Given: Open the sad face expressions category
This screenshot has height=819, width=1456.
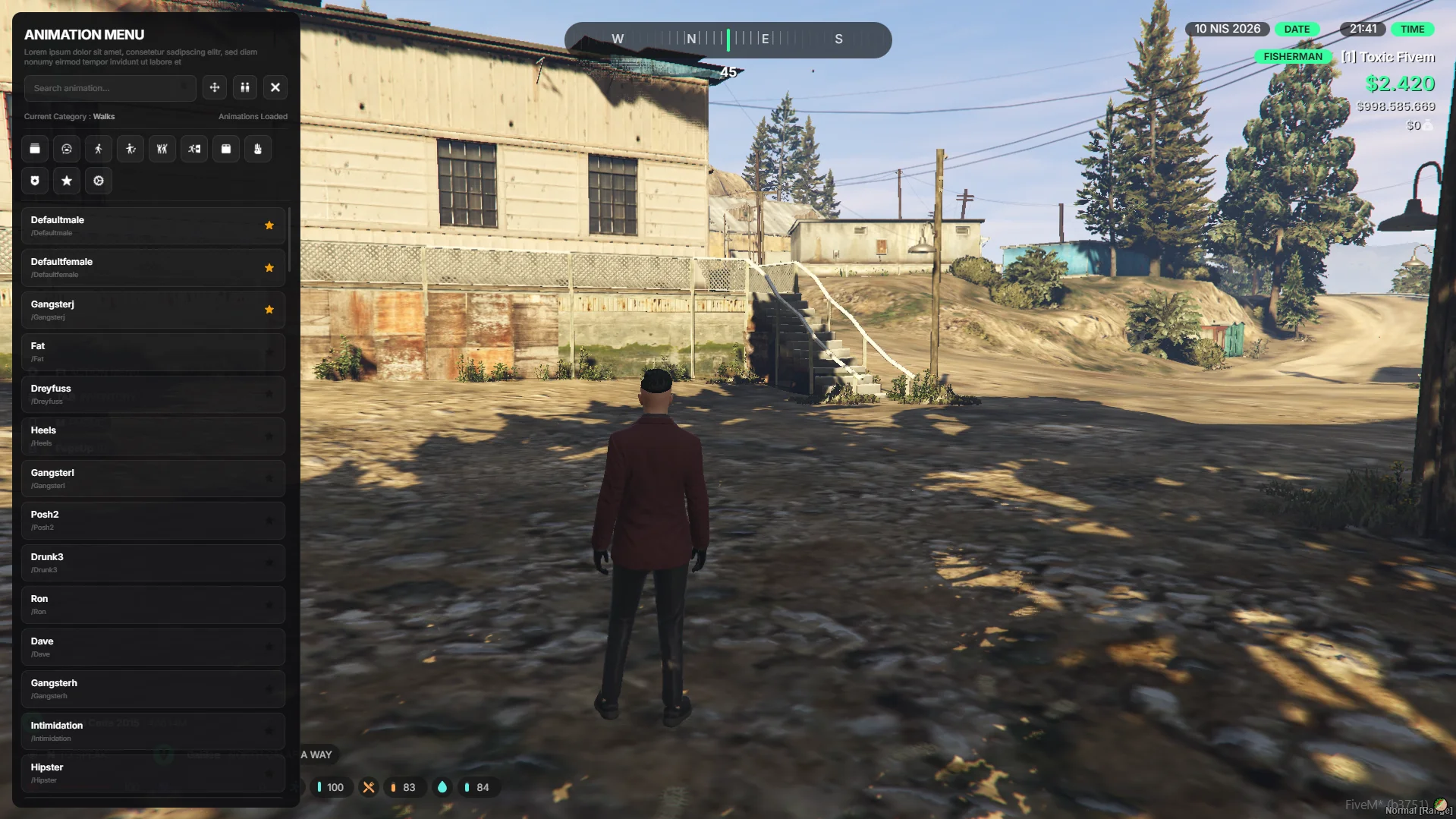Looking at the screenshot, I should 67,150.
